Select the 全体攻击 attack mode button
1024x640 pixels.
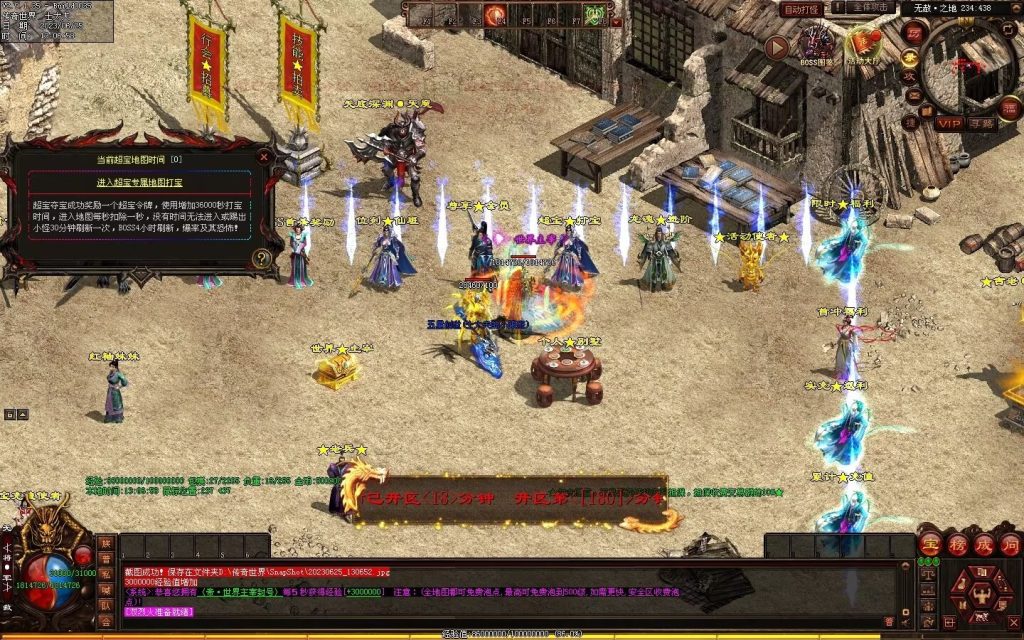[x=872, y=9]
